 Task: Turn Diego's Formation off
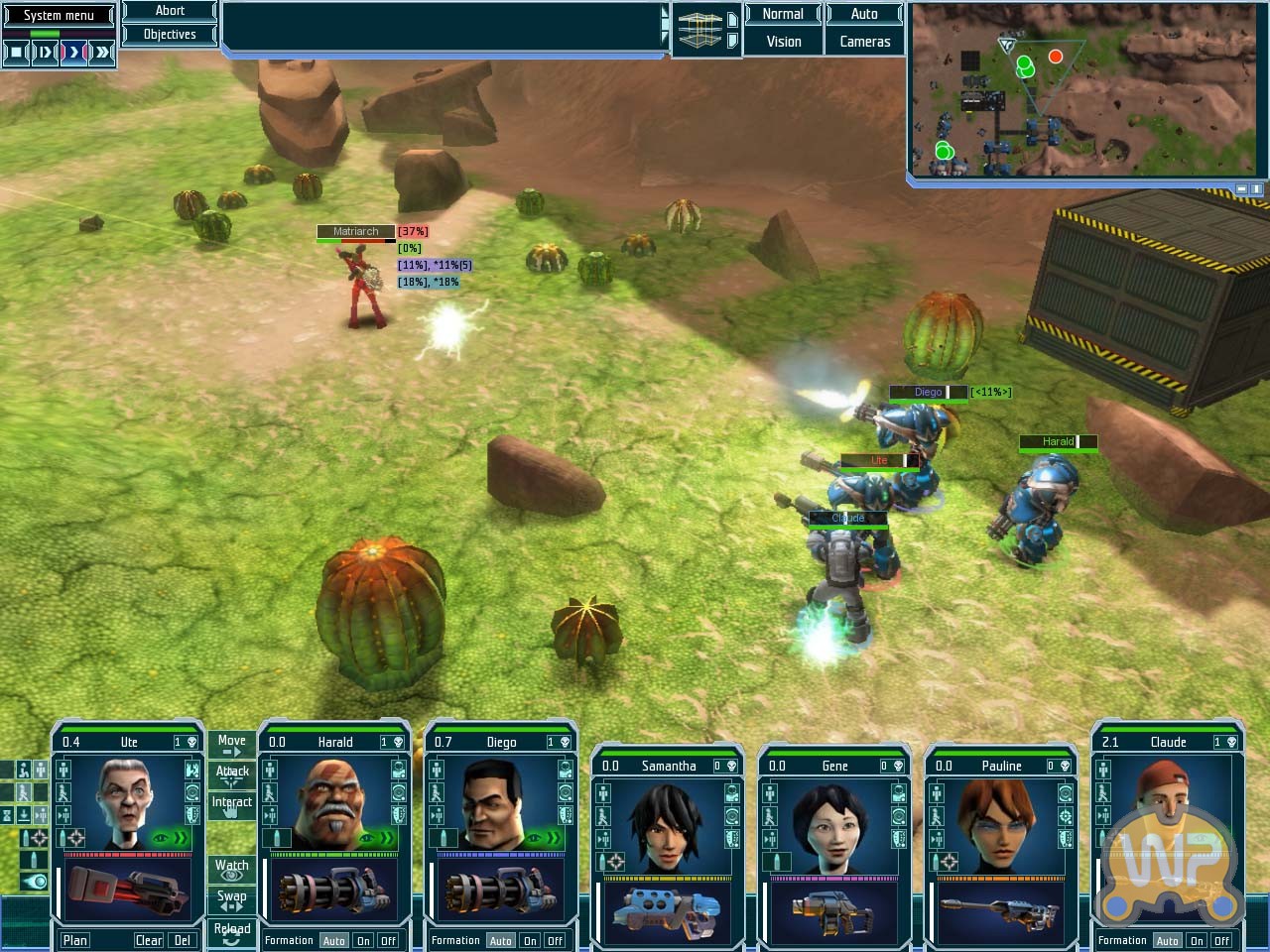(555, 941)
